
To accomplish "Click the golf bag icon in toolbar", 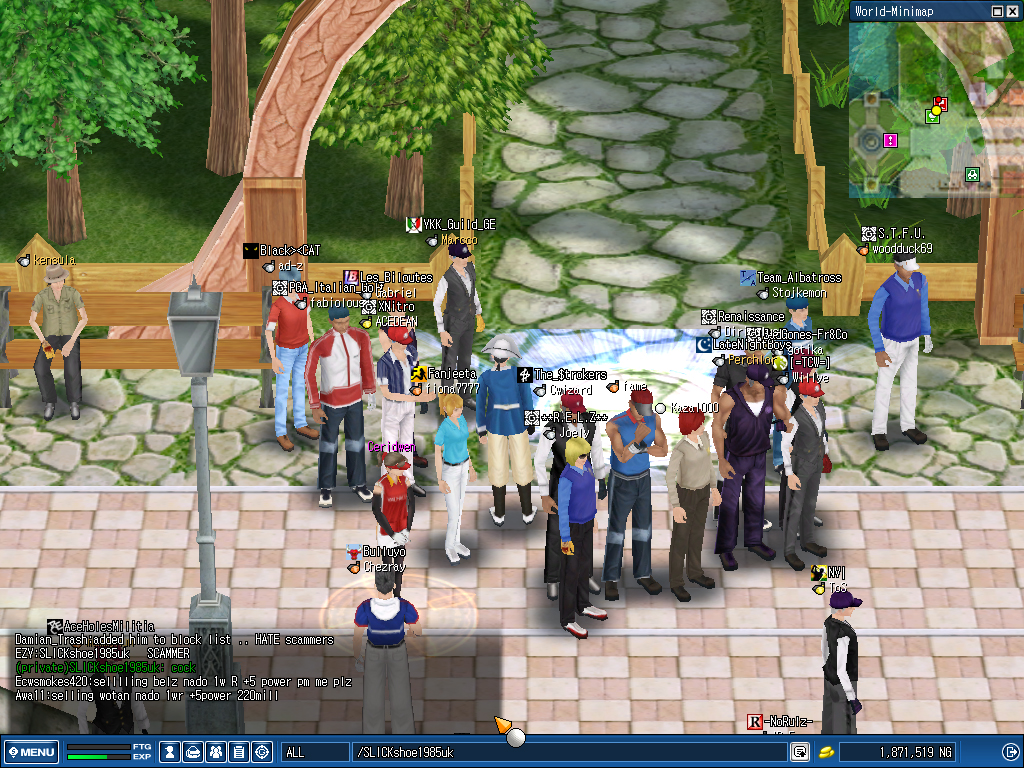I will (x=193, y=752).
